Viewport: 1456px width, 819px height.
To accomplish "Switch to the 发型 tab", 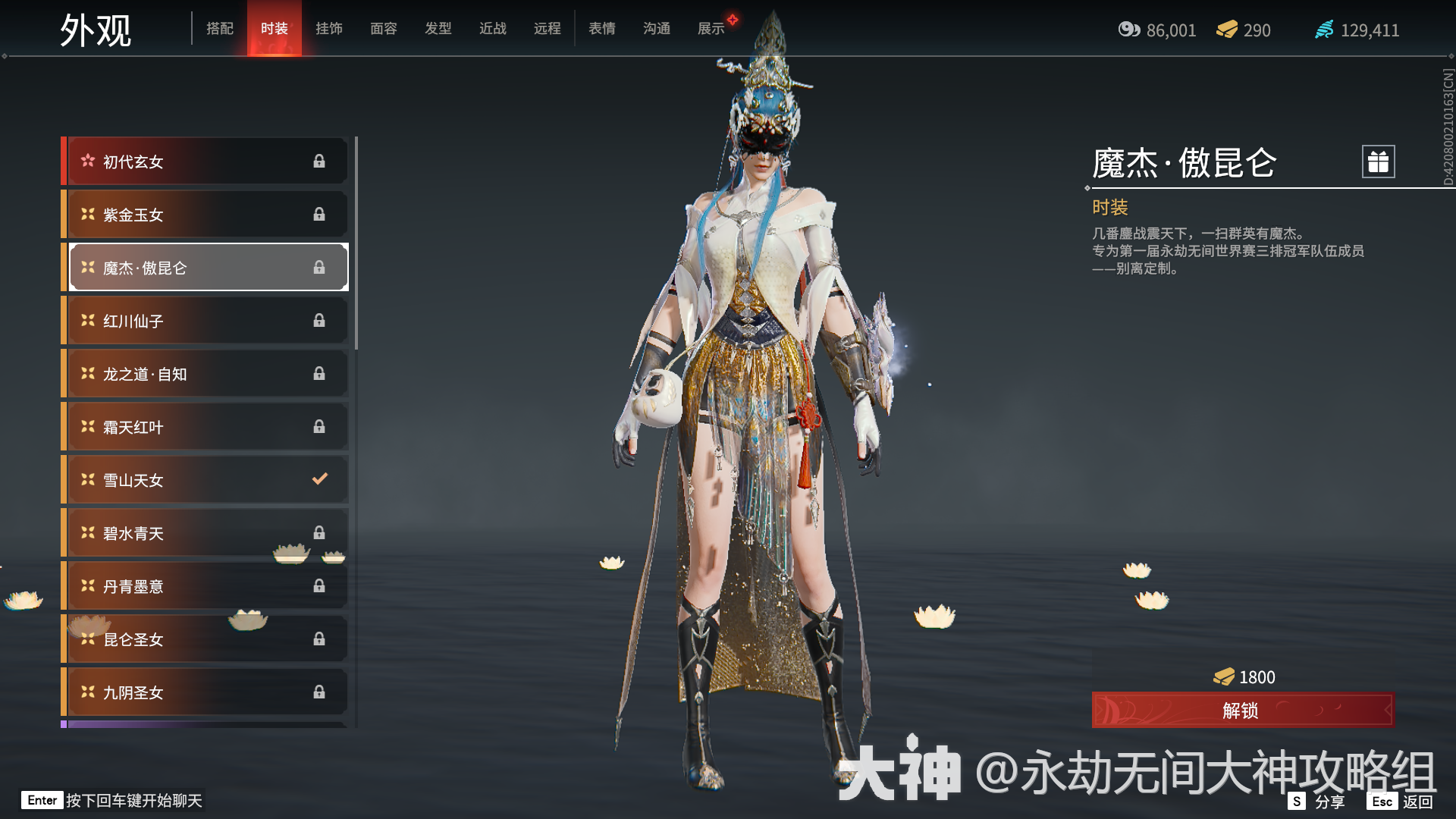I will 438,28.
